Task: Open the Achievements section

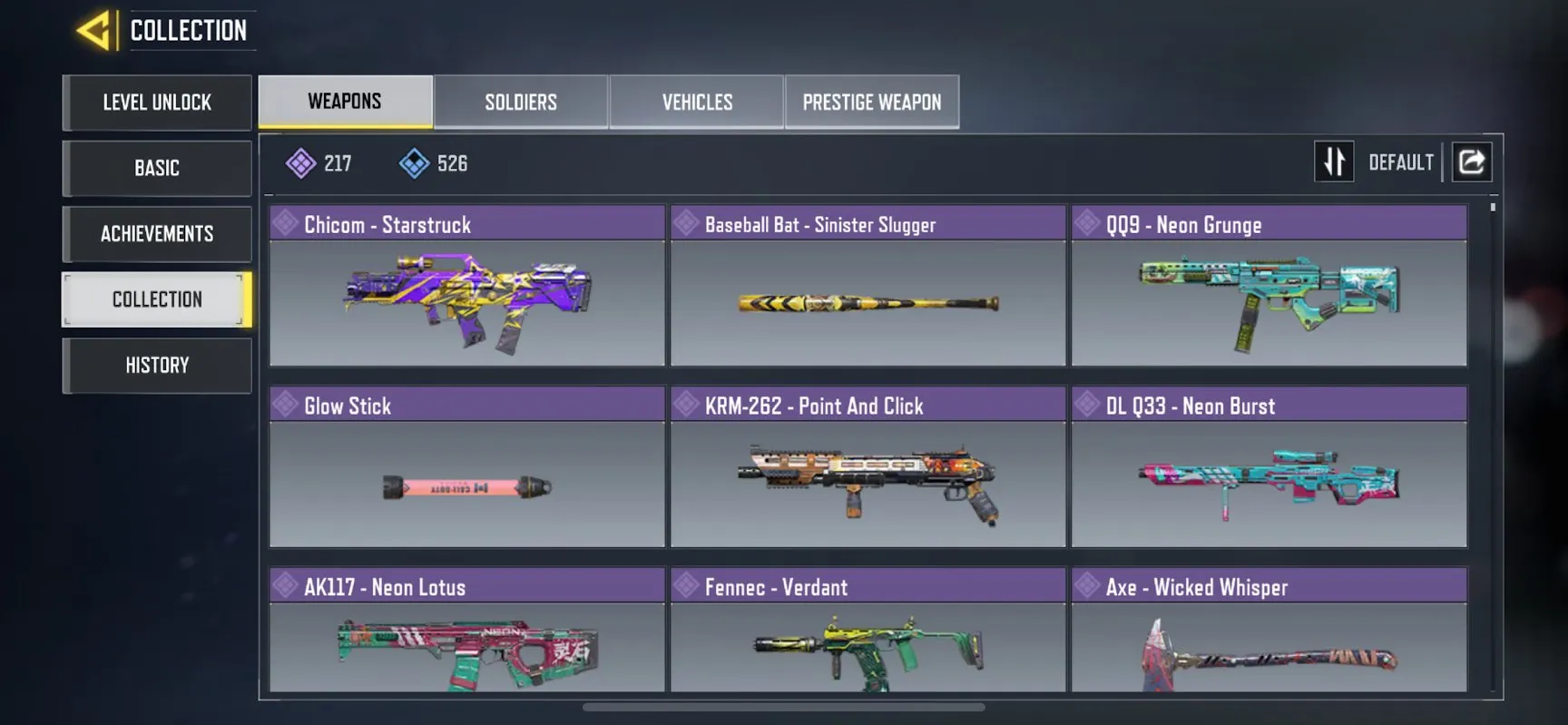Action: pyautogui.click(x=156, y=233)
